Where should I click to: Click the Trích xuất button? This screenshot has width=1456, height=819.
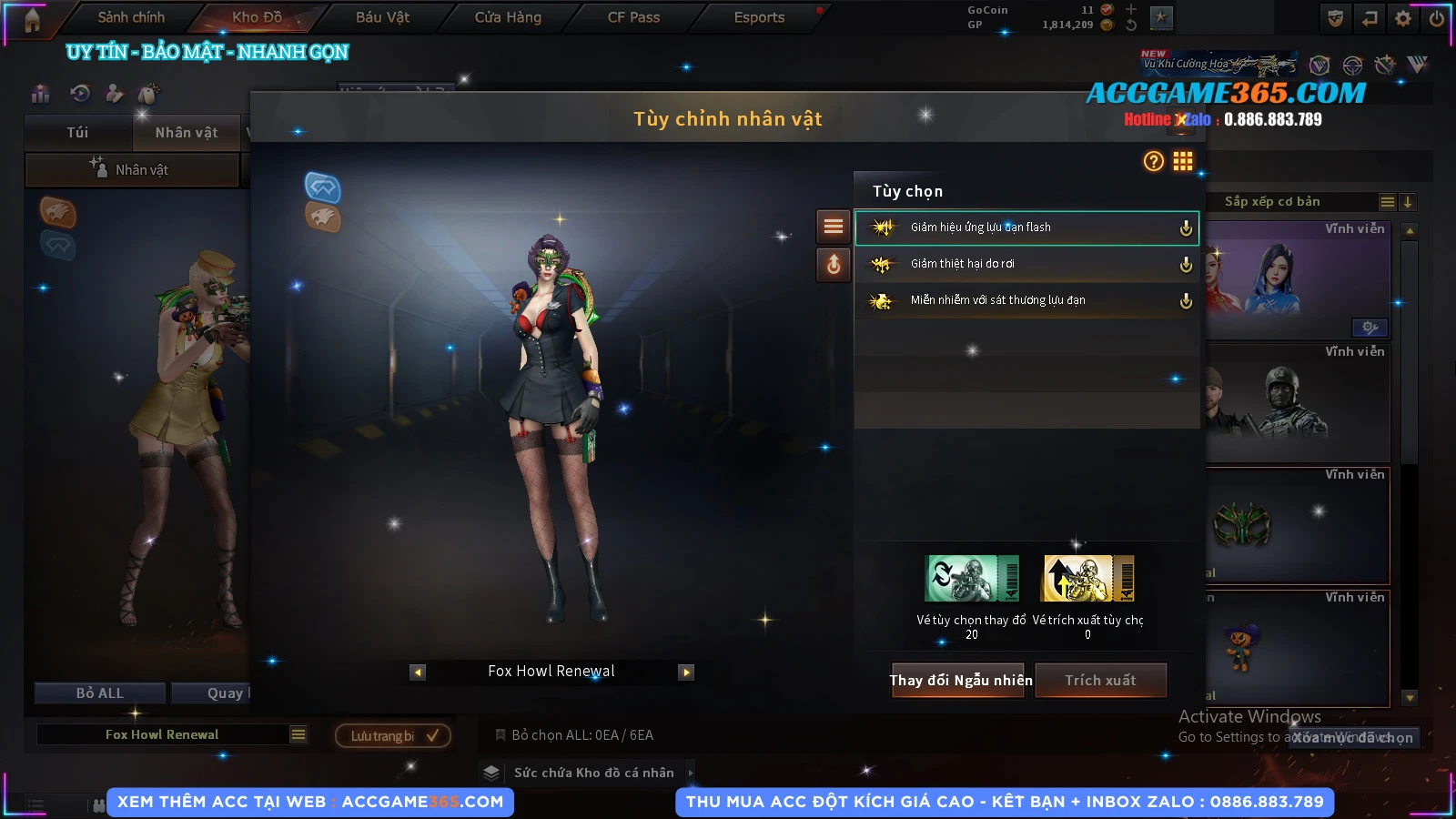coord(1100,680)
